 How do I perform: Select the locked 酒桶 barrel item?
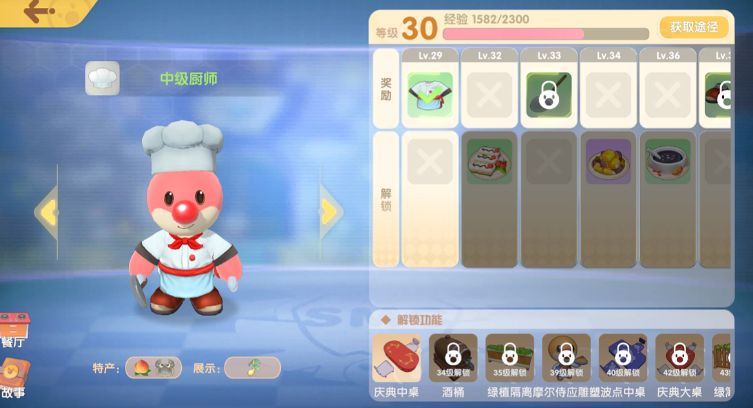453,358
